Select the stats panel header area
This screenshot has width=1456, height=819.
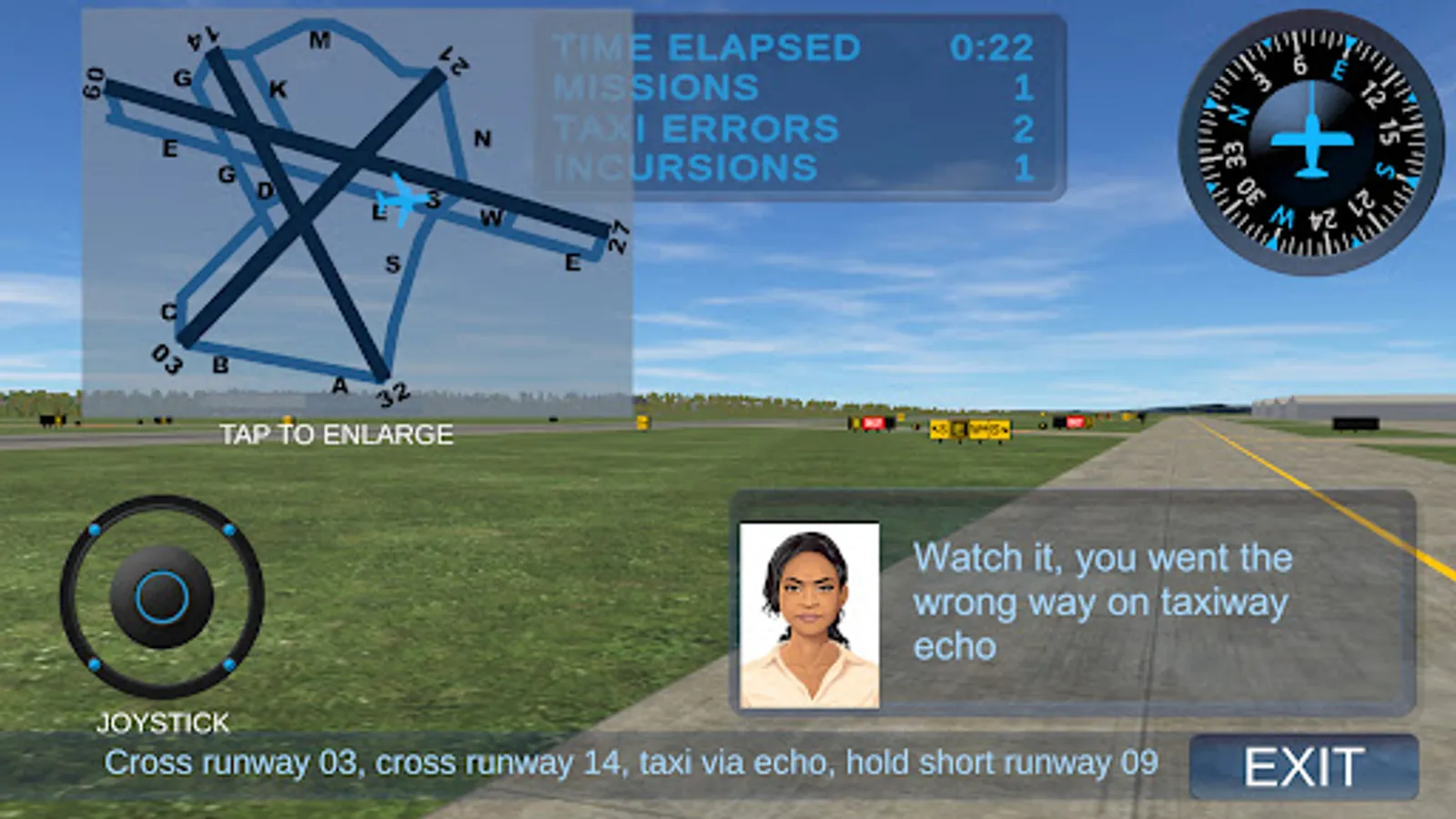pos(792,45)
